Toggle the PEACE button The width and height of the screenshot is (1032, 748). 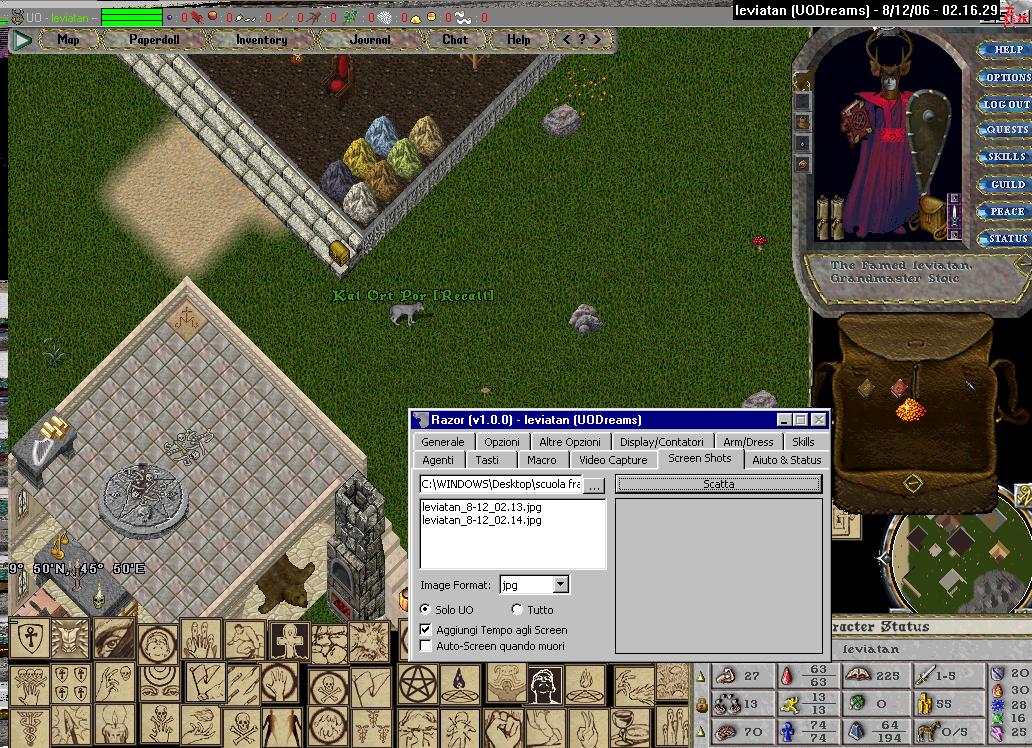click(x=1006, y=212)
